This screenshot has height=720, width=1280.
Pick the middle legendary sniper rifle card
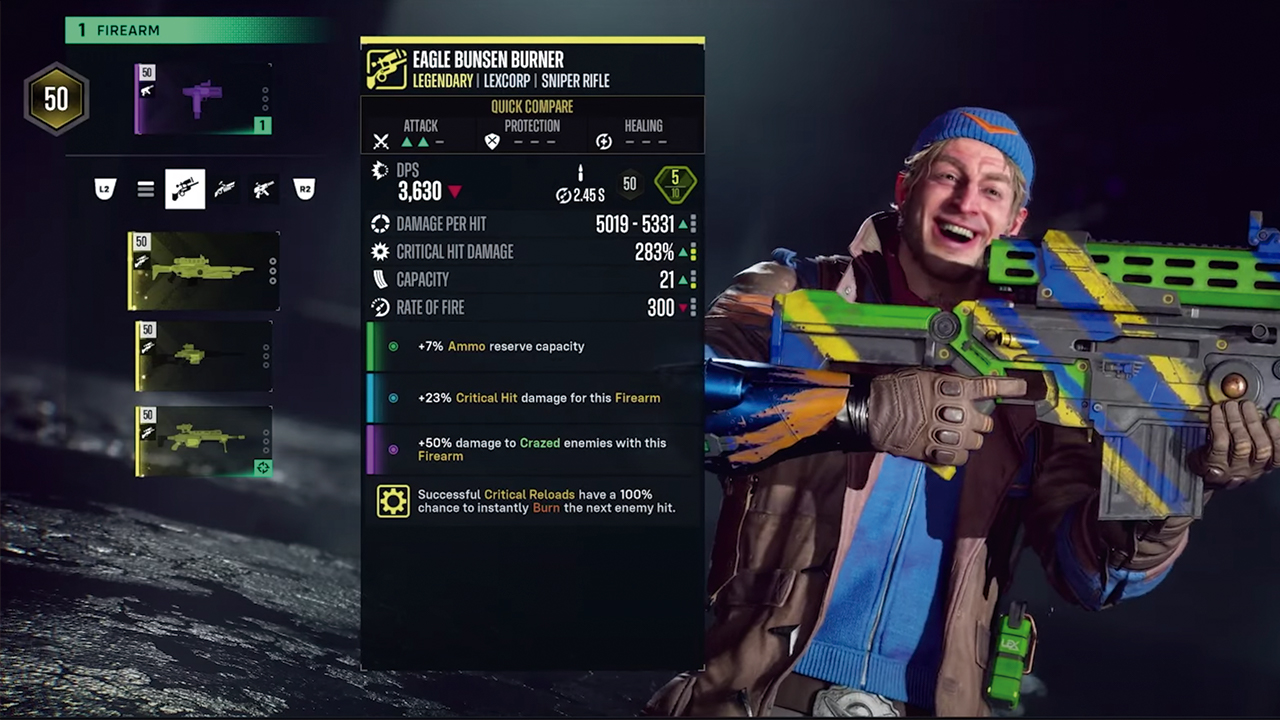point(204,356)
